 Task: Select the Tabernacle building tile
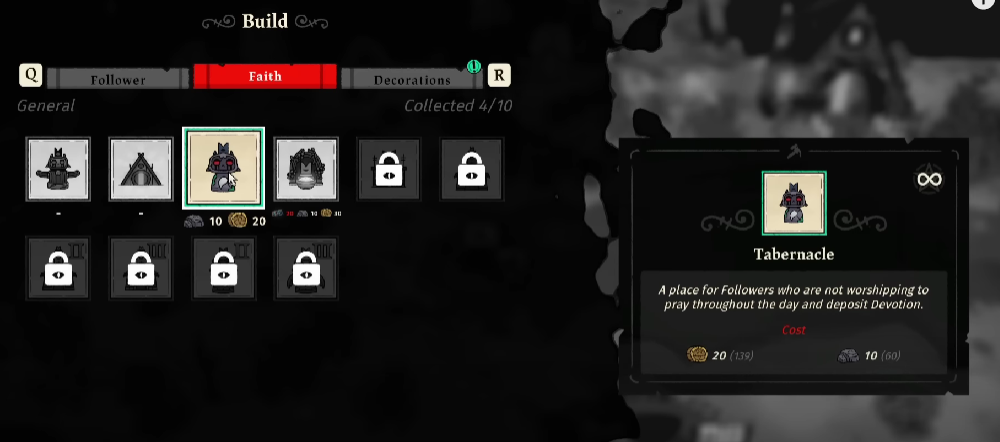tap(224, 168)
